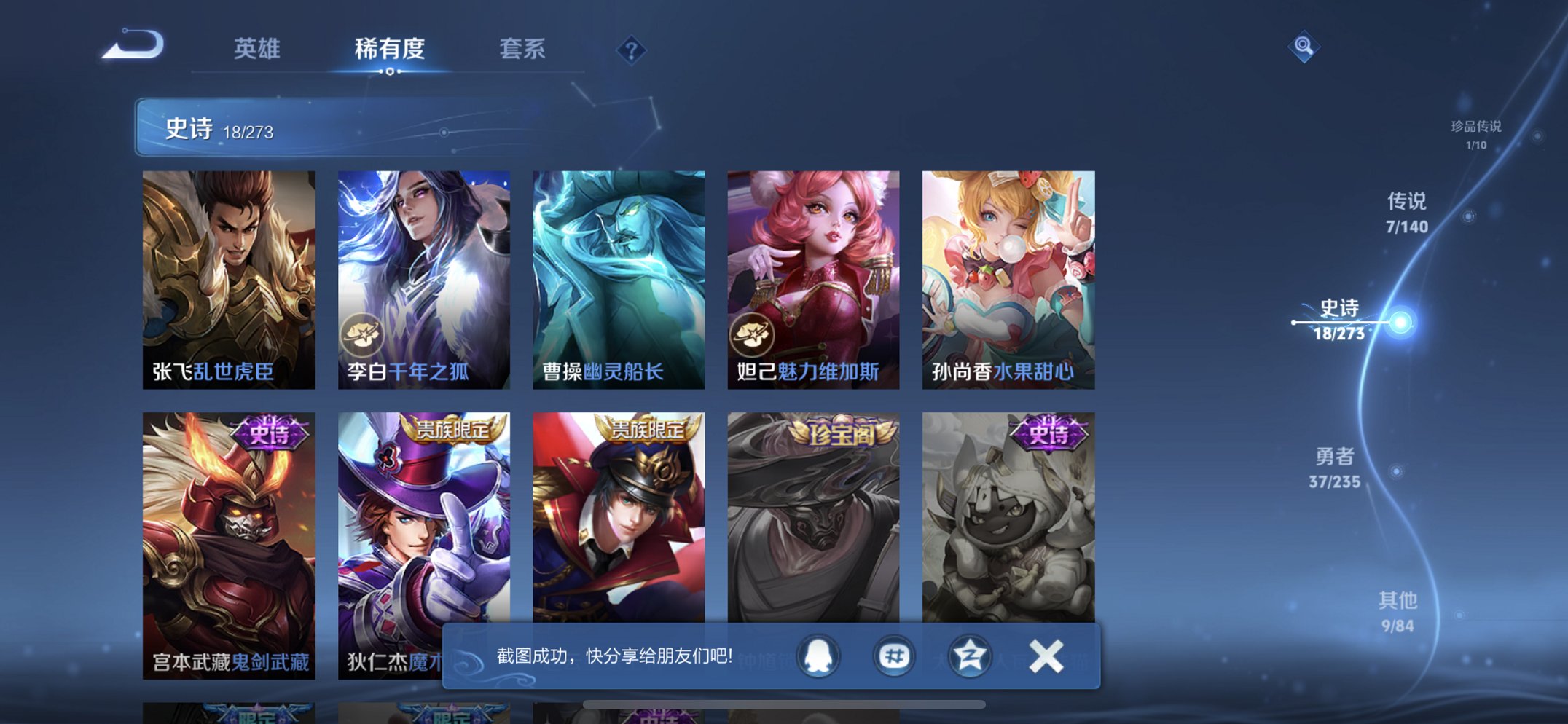Open the help question mark icon
The width and height of the screenshot is (1568, 724).
click(x=633, y=49)
